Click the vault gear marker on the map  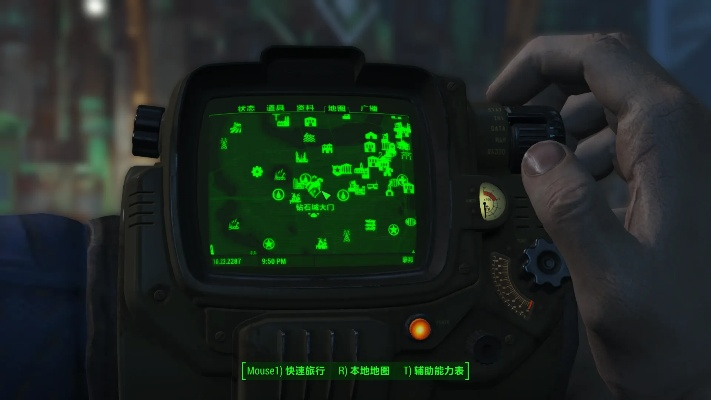[257, 172]
